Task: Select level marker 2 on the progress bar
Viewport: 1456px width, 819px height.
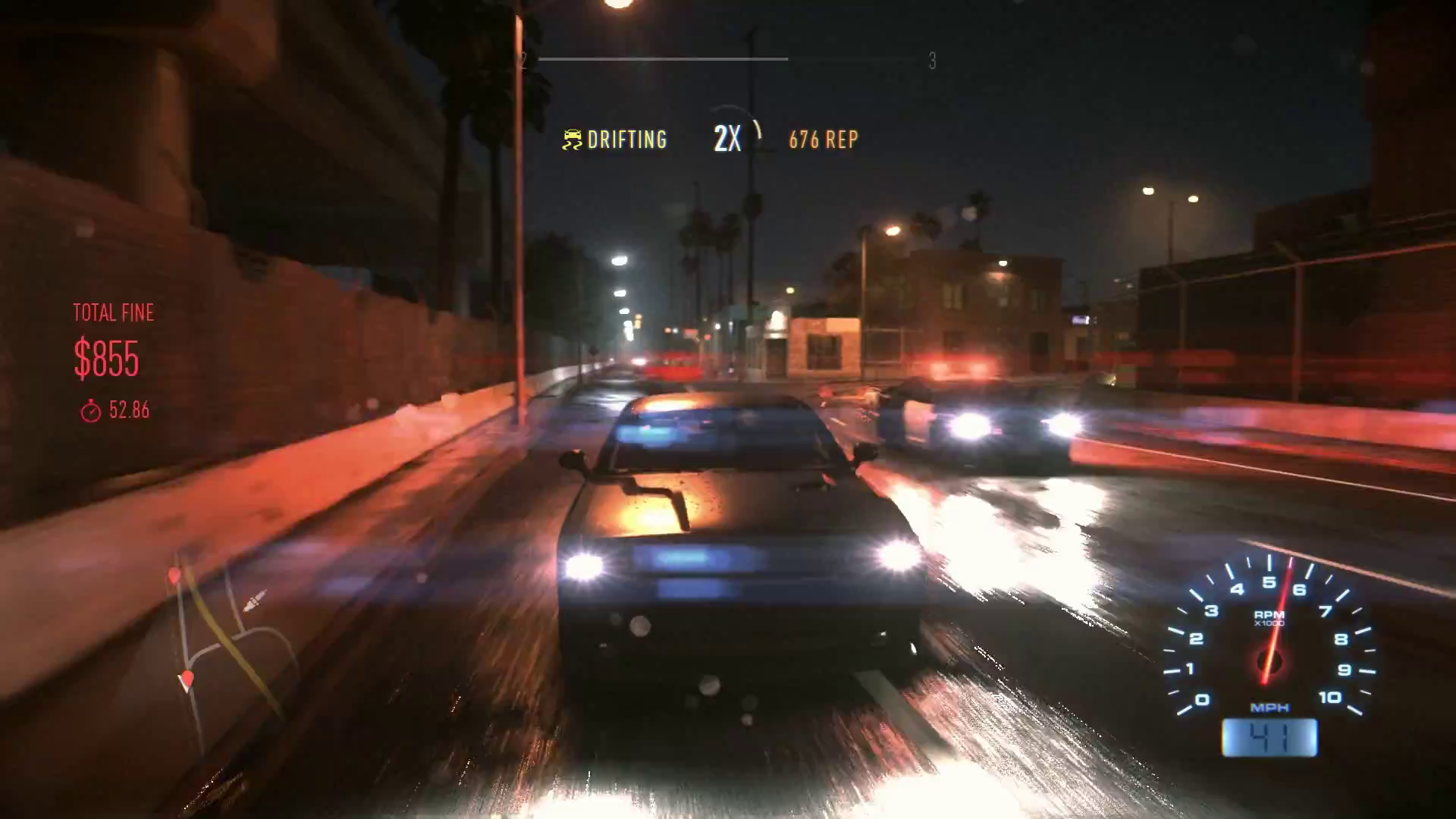Action: (x=522, y=59)
